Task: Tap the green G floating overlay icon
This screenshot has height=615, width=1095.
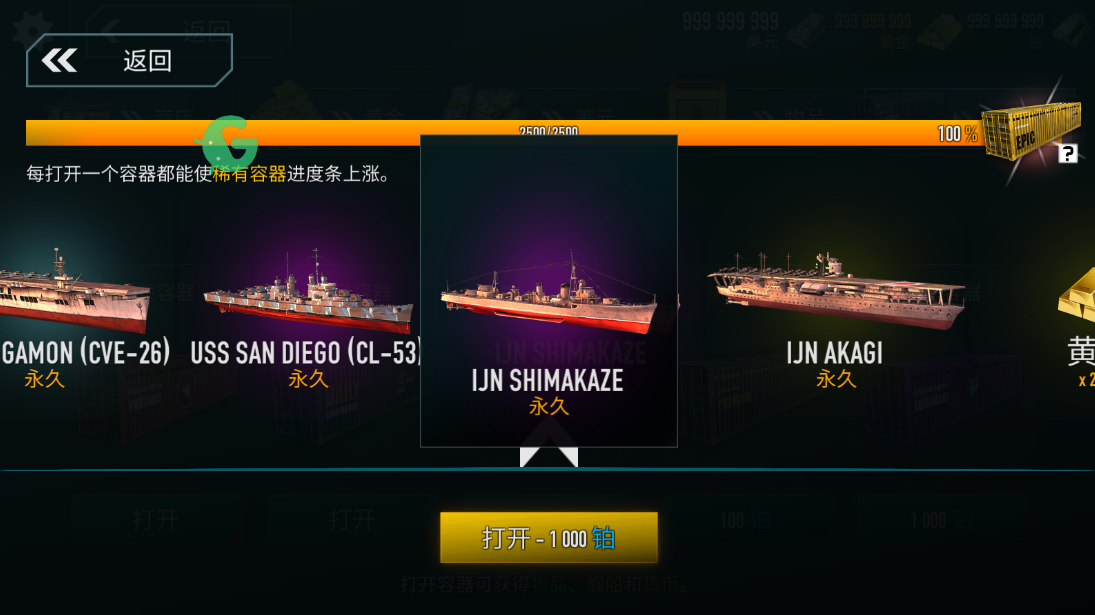Action: click(x=231, y=141)
